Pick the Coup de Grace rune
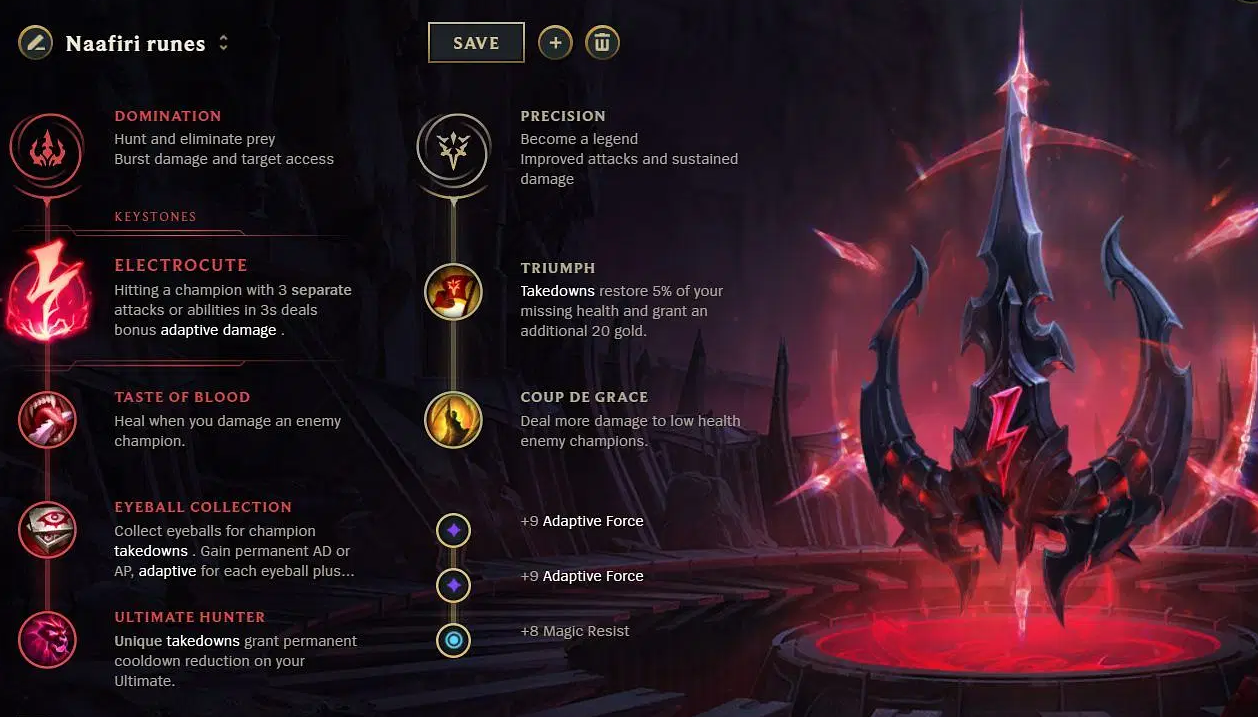Viewport: 1258px width, 717px height. coord(453,420)
